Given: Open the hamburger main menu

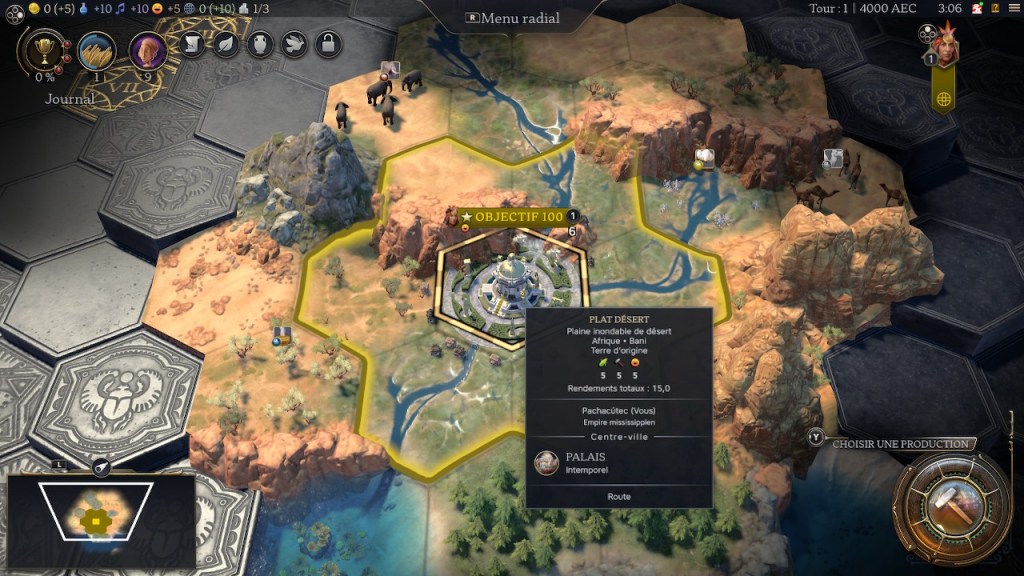Looking at the screenshot, I should pyautogui.click(x=1014, y=9).
